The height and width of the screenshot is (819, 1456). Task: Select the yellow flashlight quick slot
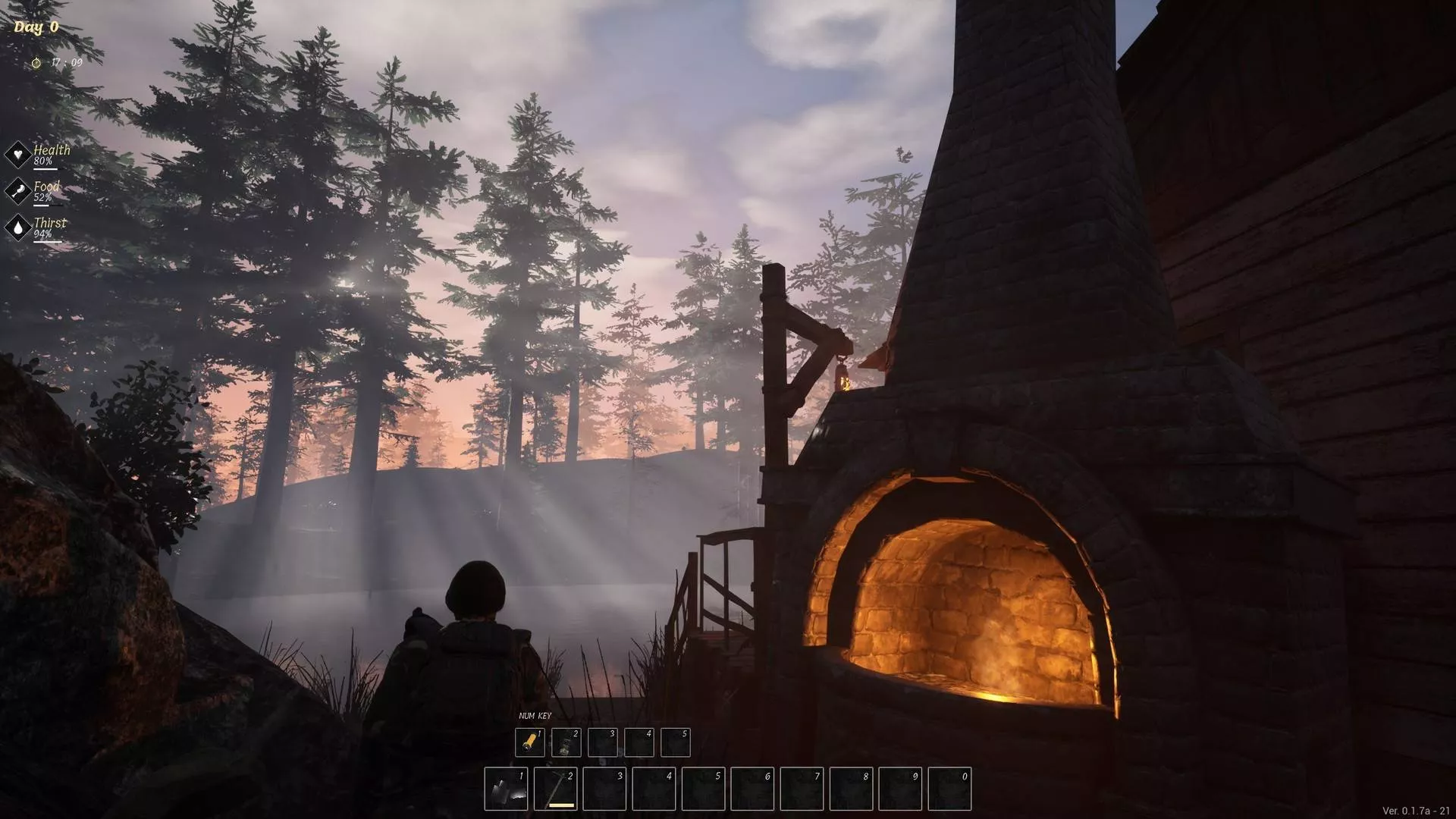[x=529, y=742]
